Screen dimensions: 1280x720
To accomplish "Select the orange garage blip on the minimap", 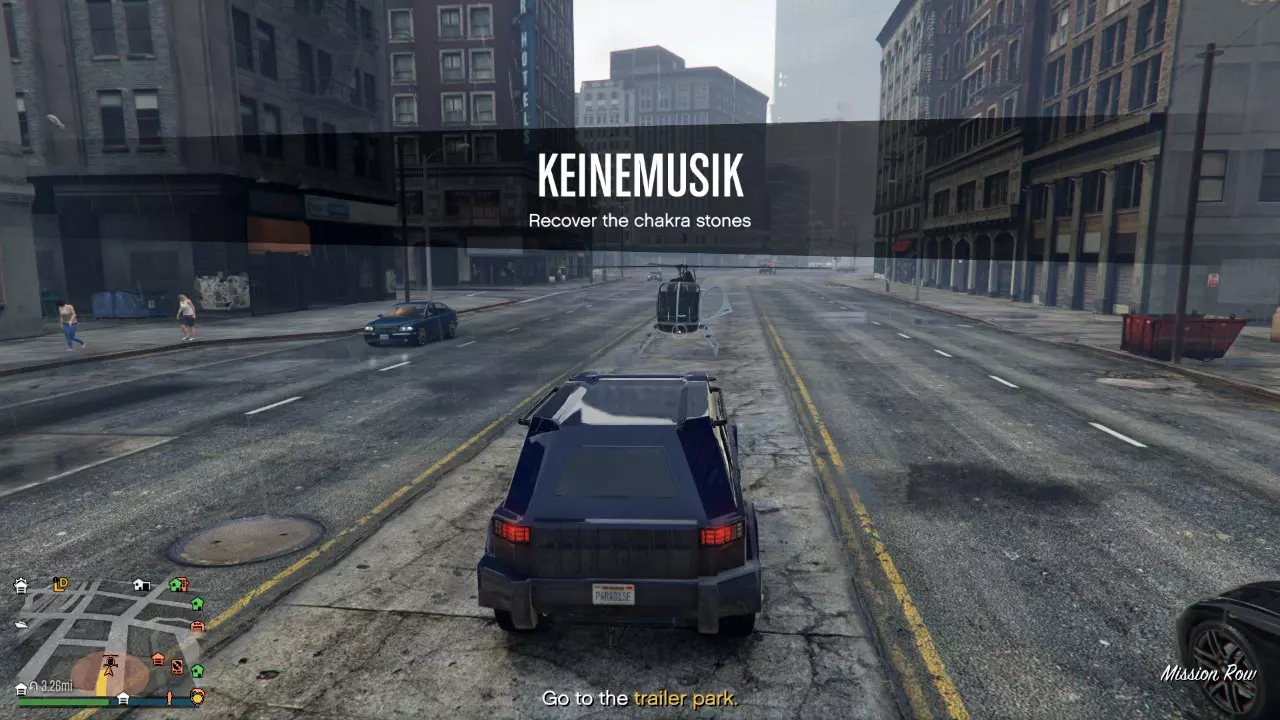I will 197,626.
